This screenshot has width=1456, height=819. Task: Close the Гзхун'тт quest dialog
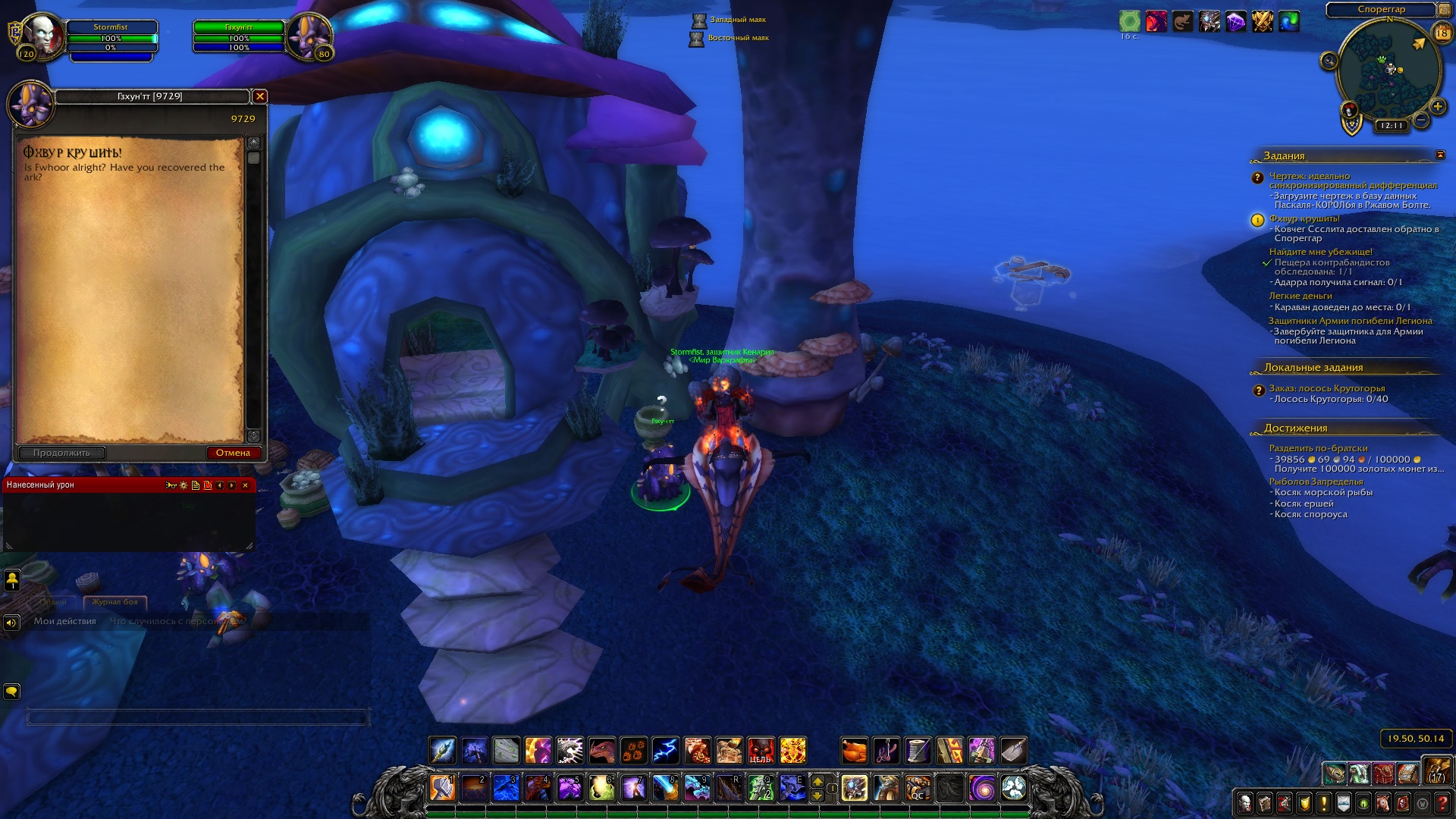point(260,96)
